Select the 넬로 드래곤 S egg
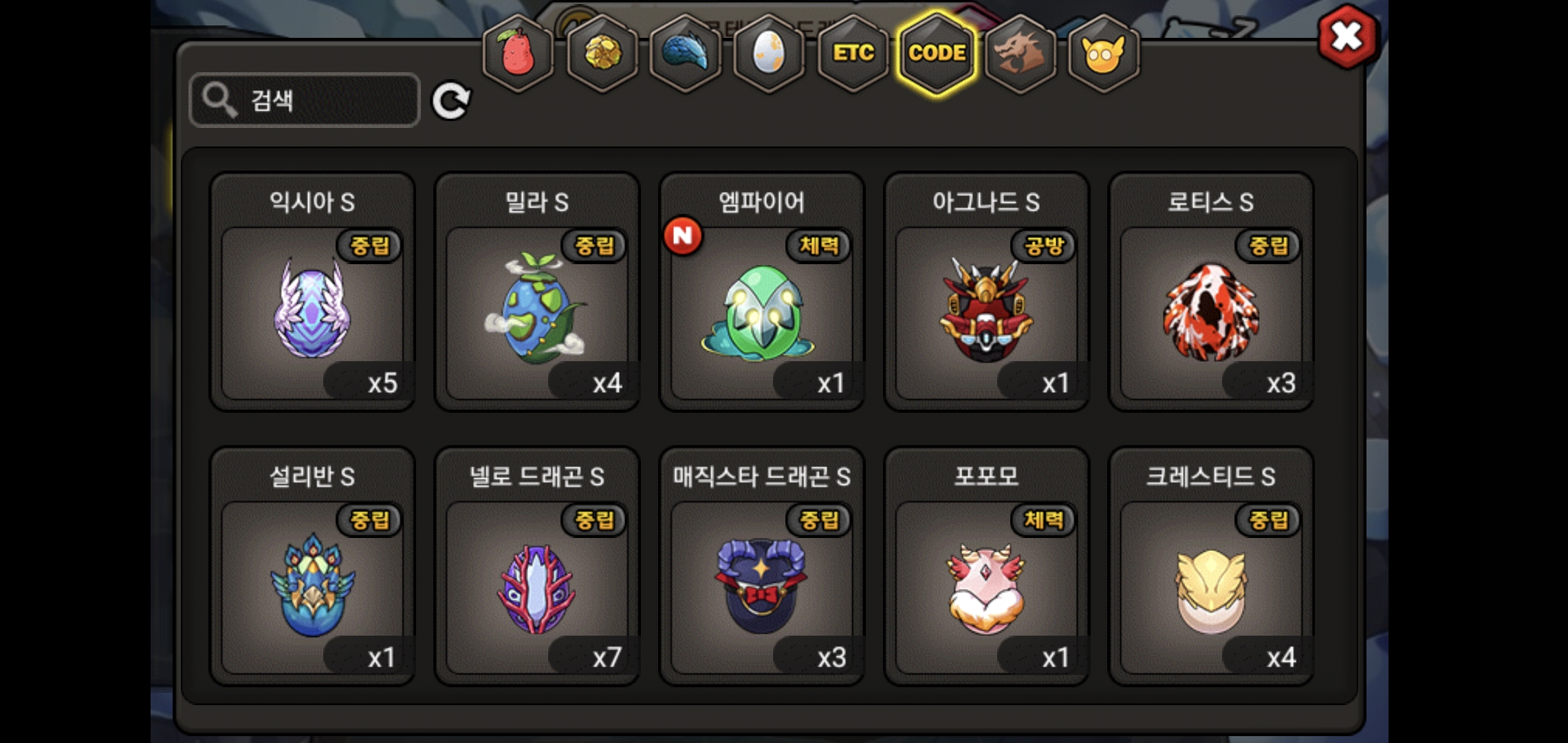 click(x=537, y=586)
